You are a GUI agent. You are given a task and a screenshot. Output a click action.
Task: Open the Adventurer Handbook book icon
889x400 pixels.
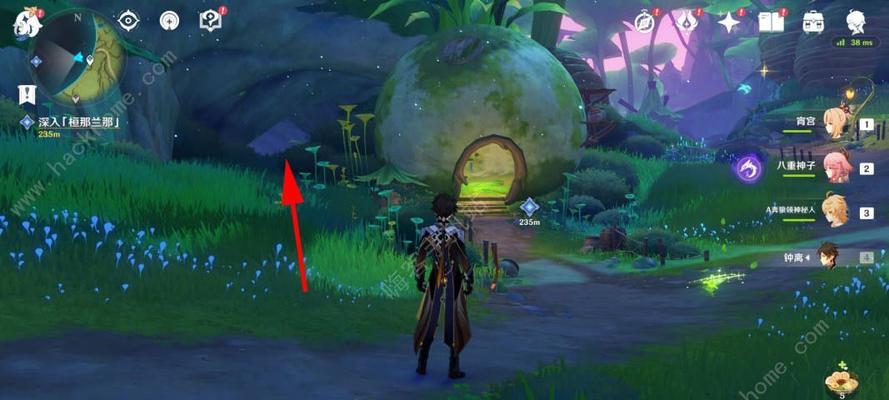pos(770,21)
